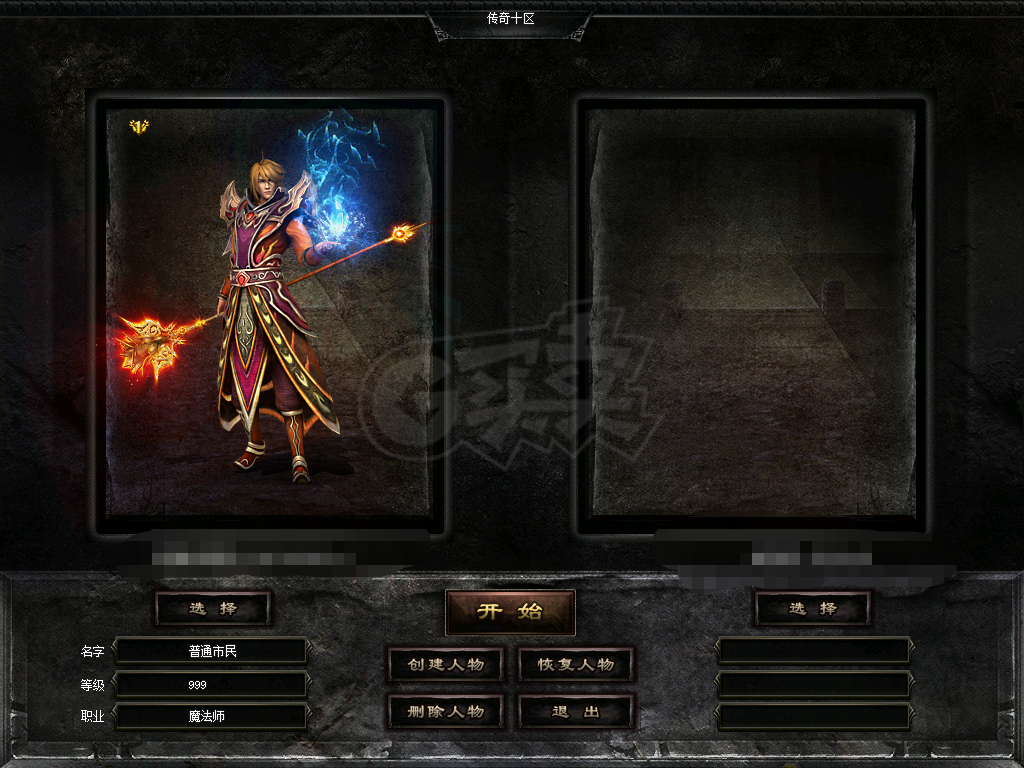Image resolution: width=1024 pixels, height=768 pixels.
Task: Click 选择 beneath the empty character slot
Action: click(x=812, y=608)
